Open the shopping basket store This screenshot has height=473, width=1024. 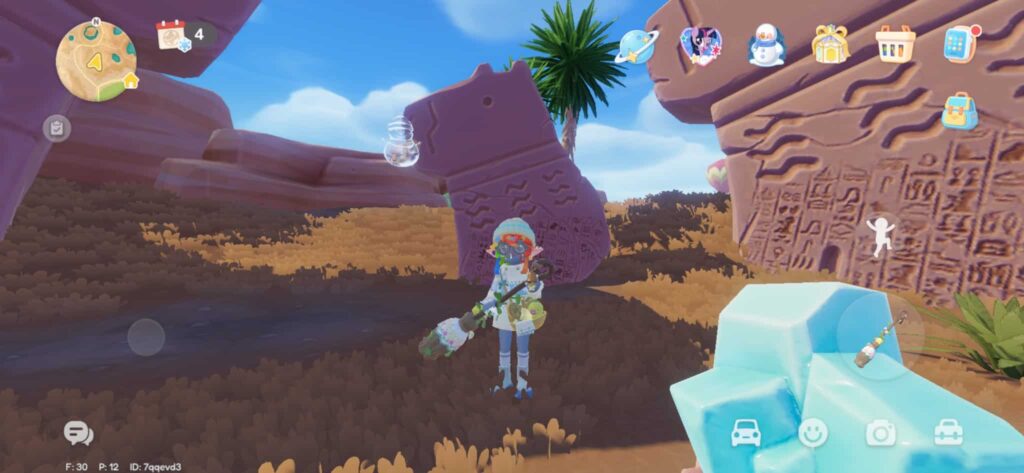(x=895, y=44)
